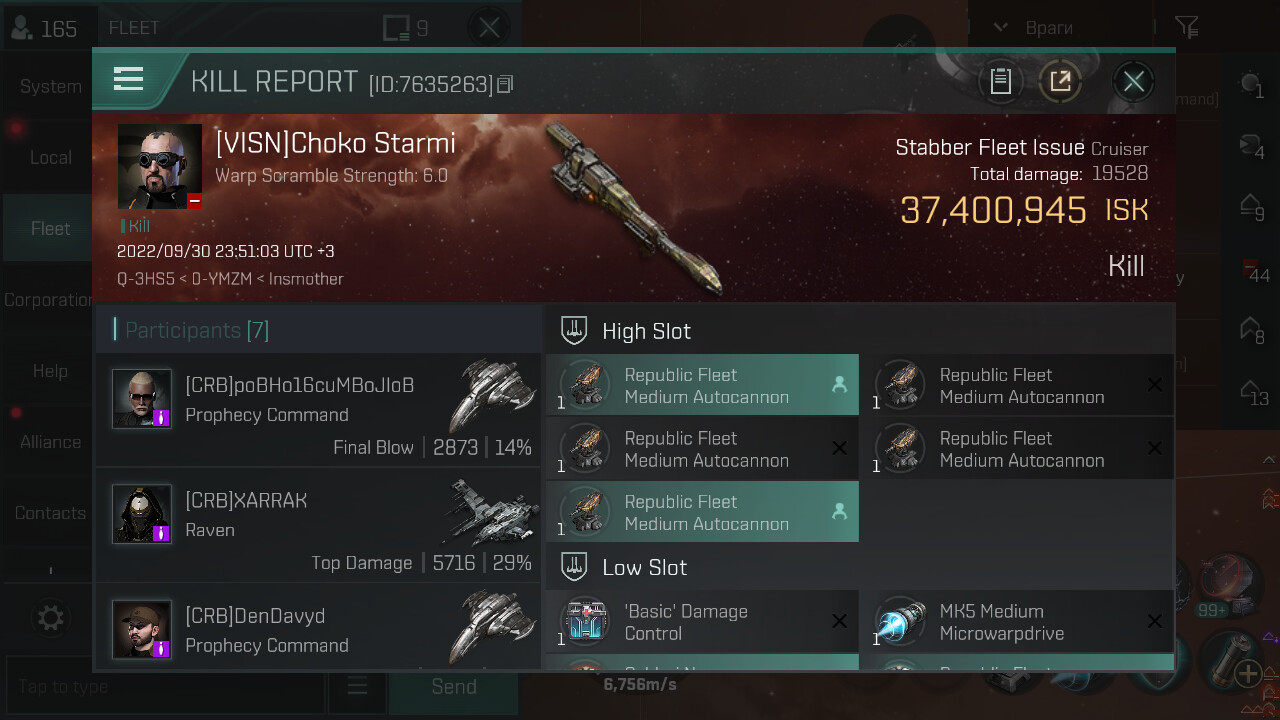Image resolution: width=1280 pixels, height=720 pixels.
Task: Open the Contacts channel
Action: [x=50, y=513]
